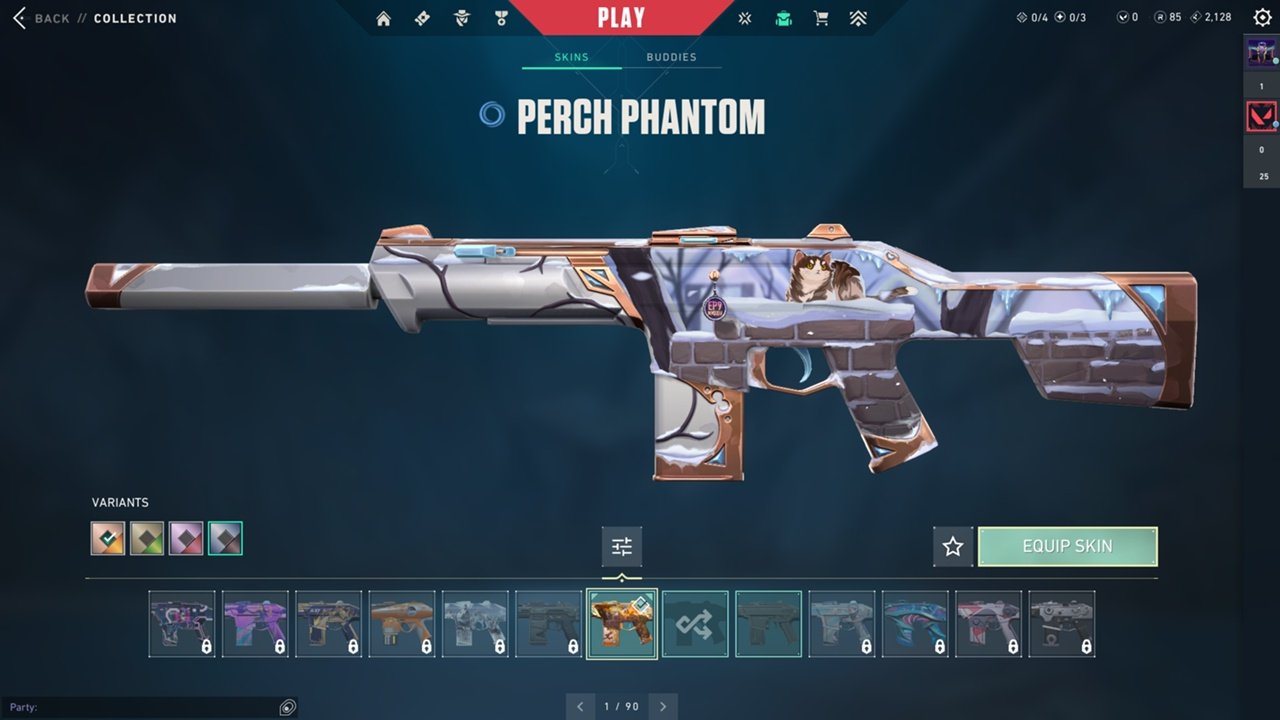Hit the red PLAY button
Viewport: 1280px width, 720px height.
coord(620,17)
